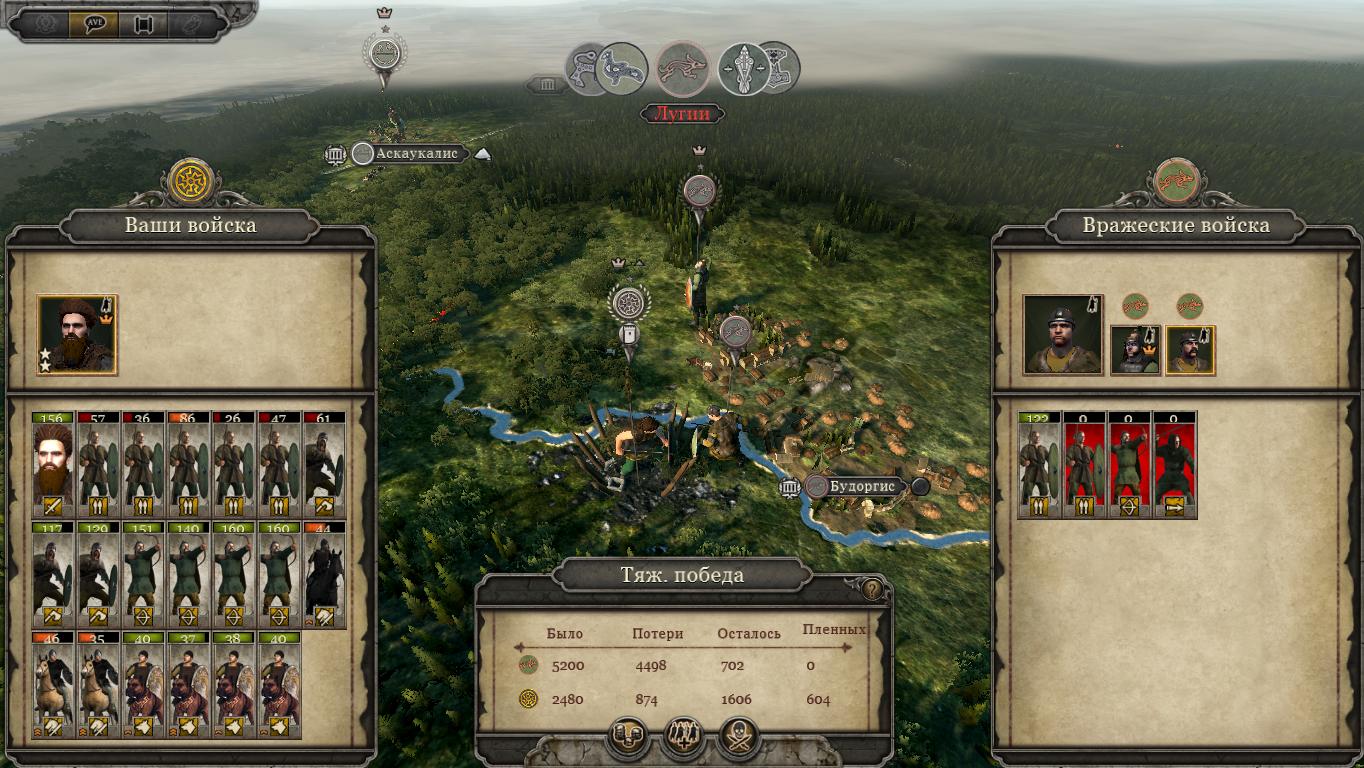The image size is (1364, 768).
Task: Select the surviving enemy unit with 122 men
Action: pos(1039,465)
